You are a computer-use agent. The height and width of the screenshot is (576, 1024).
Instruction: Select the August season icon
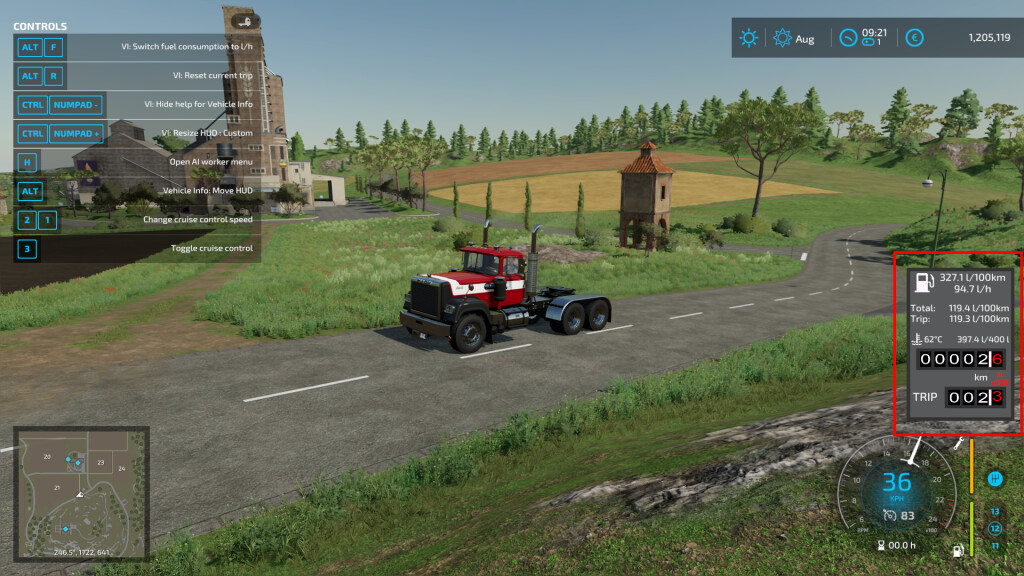(783, 38)
